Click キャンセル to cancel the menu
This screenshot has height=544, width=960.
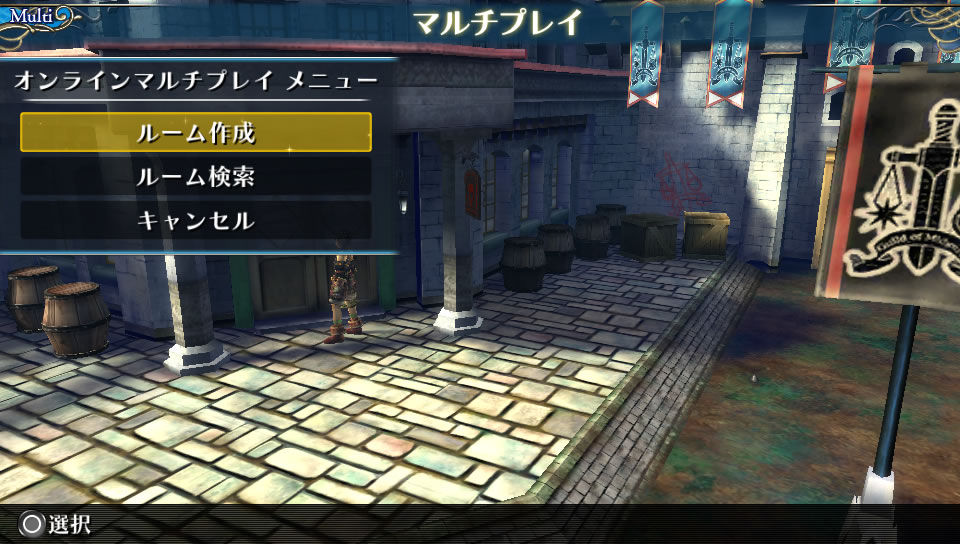196,221
